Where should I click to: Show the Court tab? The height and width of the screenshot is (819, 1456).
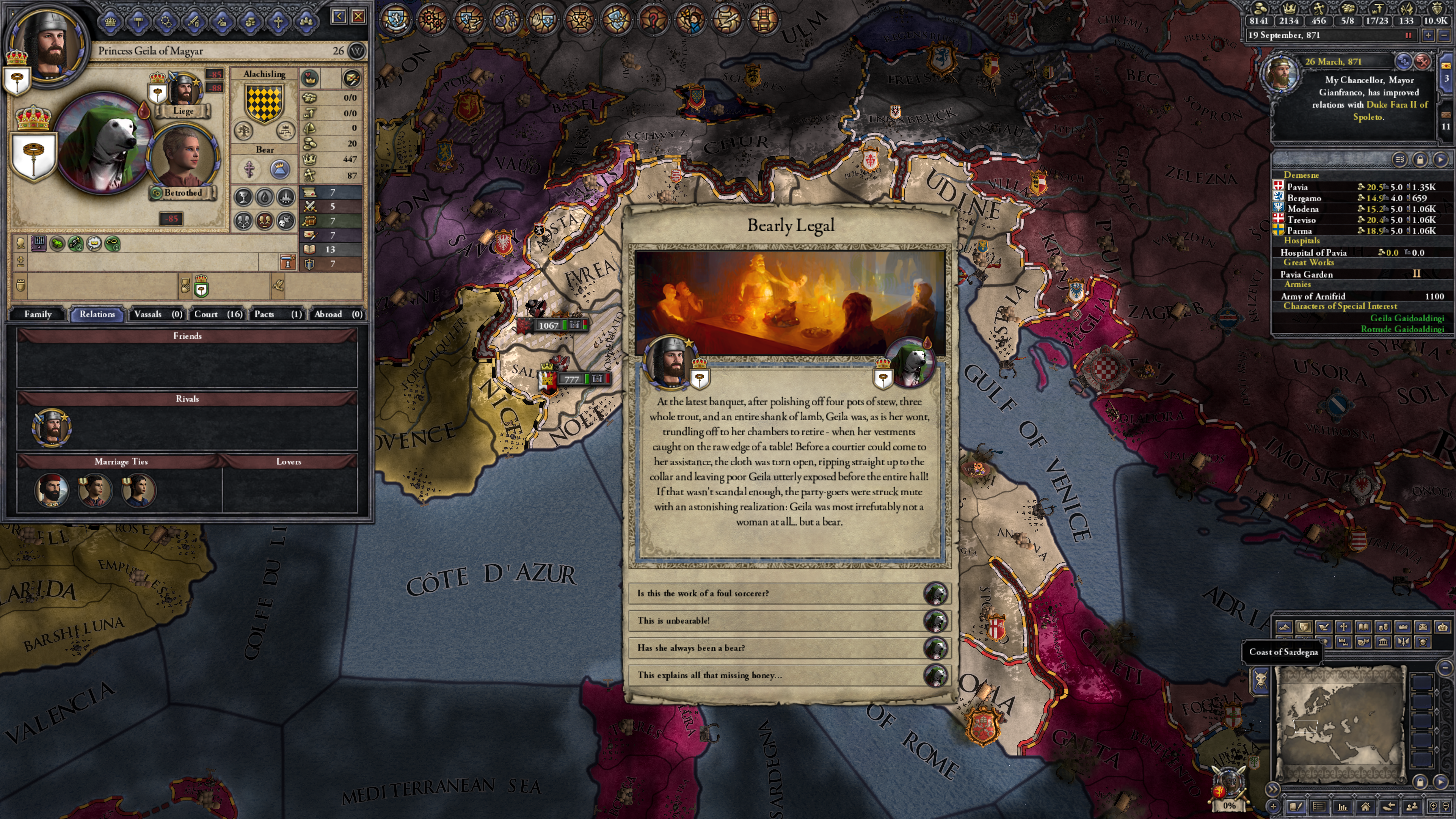[218, 314]
